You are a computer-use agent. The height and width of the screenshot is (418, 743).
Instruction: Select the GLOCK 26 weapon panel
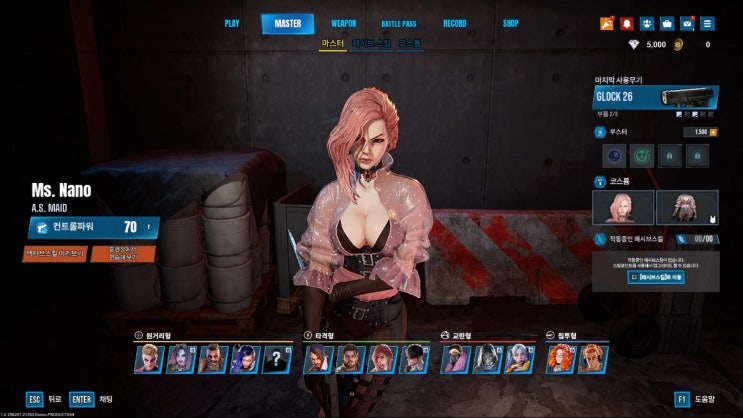(x=655, y=97)
